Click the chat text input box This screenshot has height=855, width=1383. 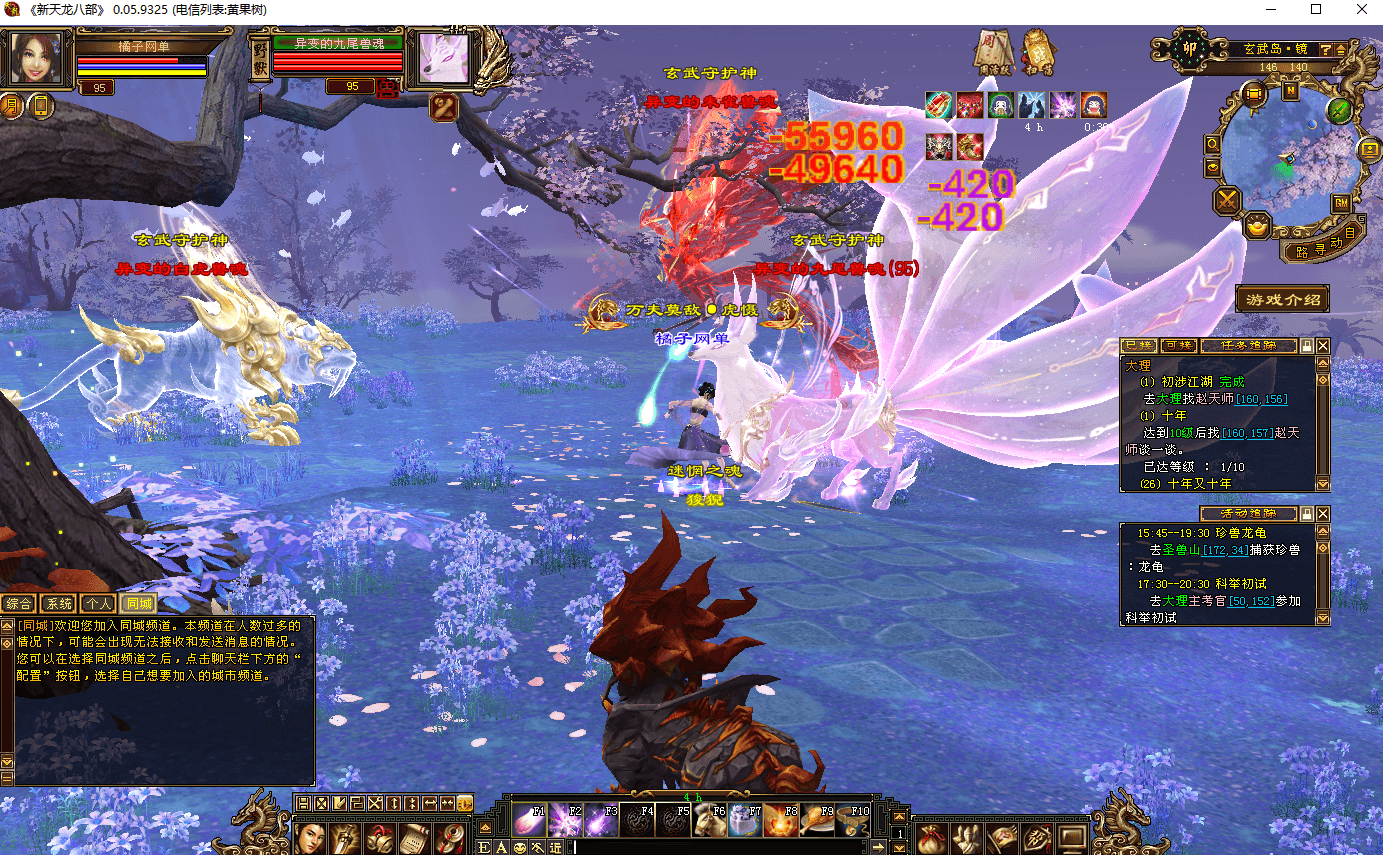pyautogui.click(x=700, y=848)
